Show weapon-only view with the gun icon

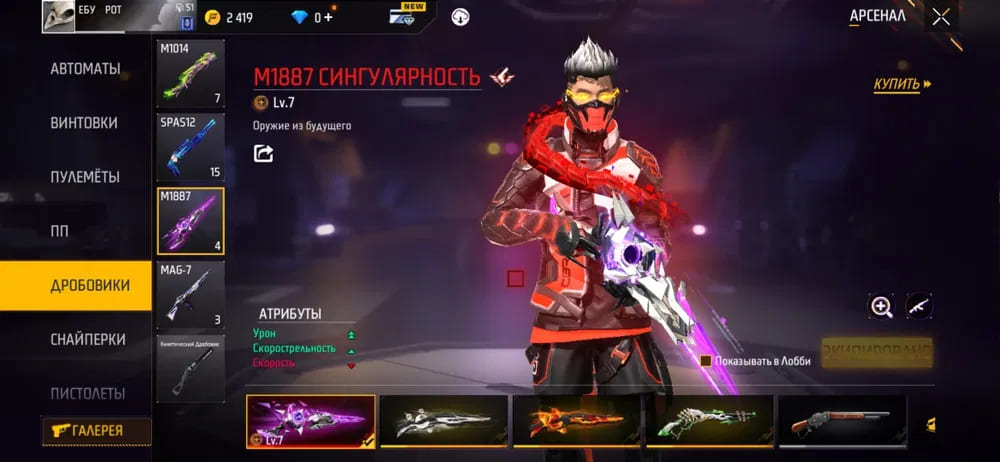pyautogui.click(x=919, y=307)
